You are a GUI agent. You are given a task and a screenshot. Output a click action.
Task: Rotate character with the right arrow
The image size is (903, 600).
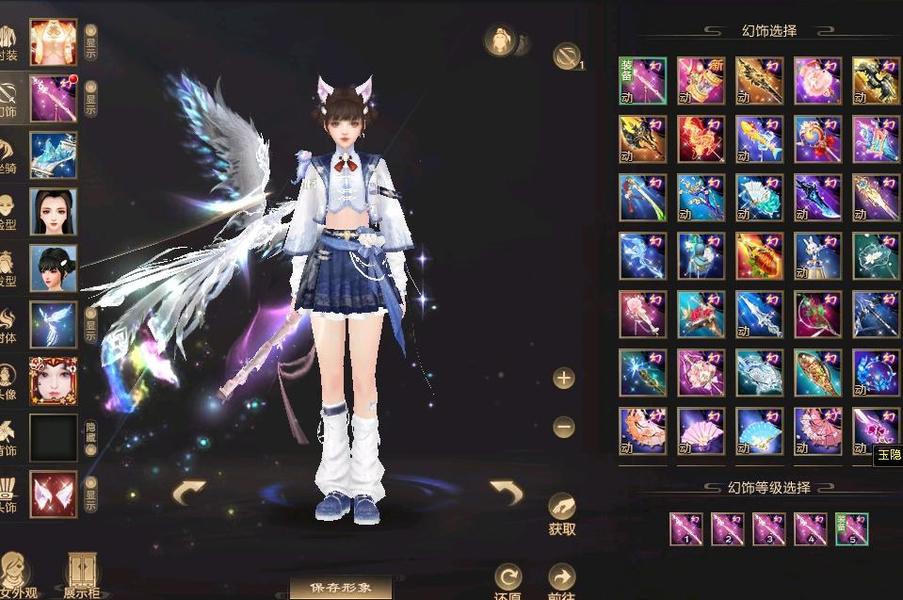click(506, 491)
